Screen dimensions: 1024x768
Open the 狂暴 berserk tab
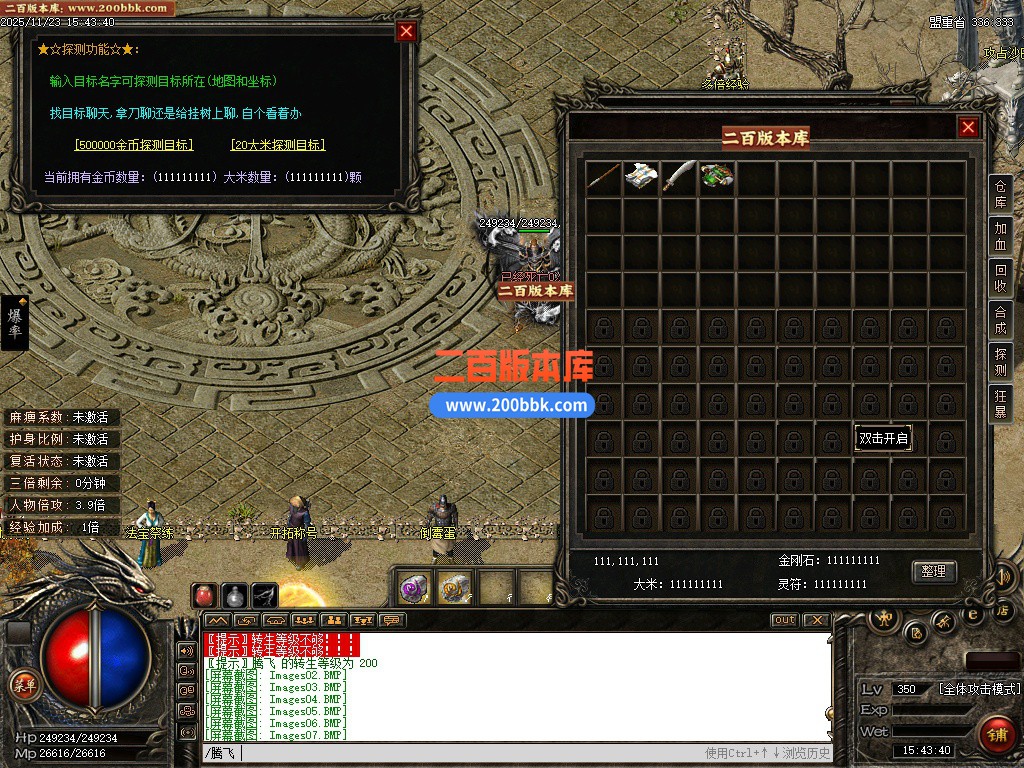tap(1000, 404)
